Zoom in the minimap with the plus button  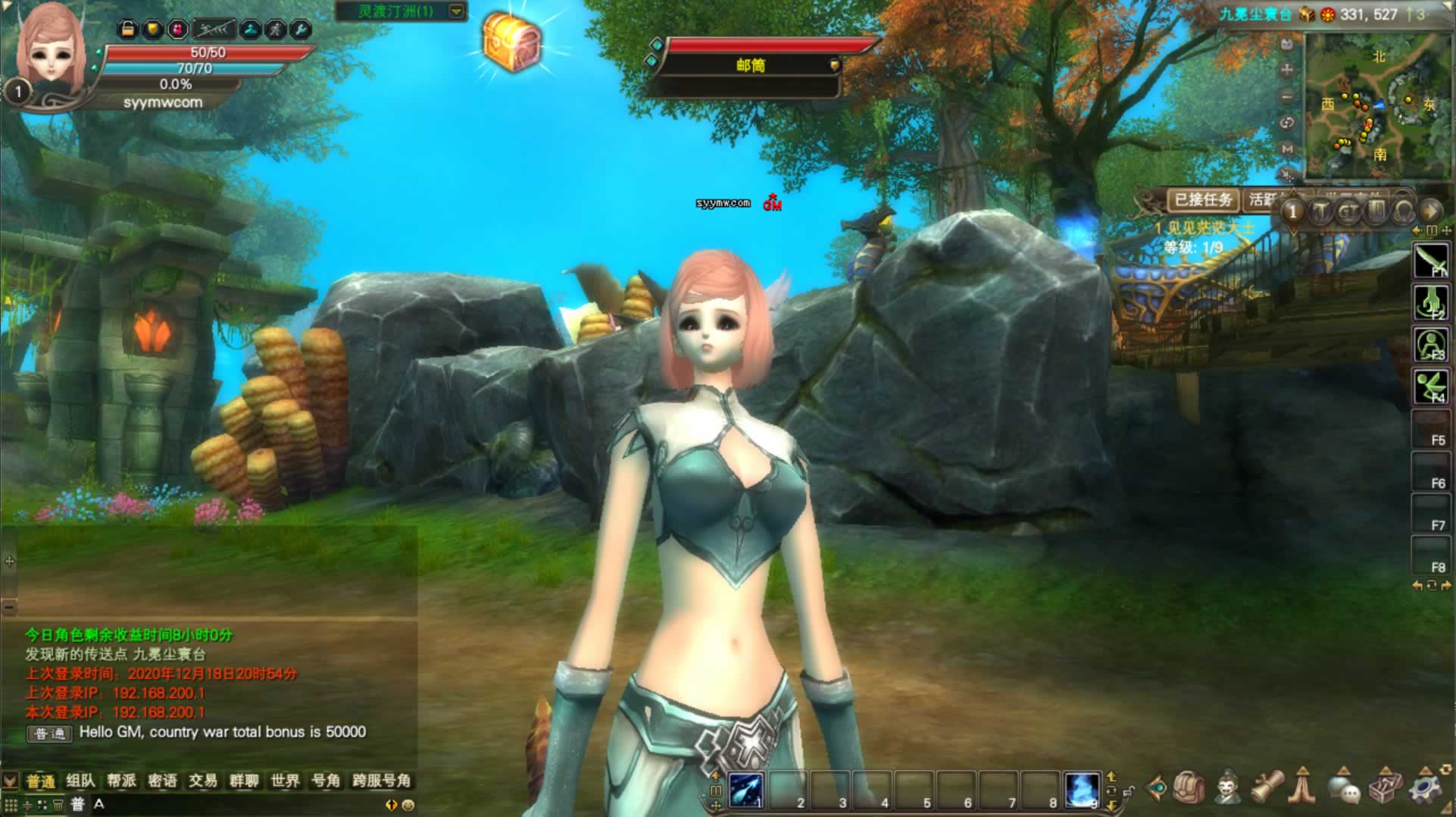pyautogui.click(x=1286, y=70)
